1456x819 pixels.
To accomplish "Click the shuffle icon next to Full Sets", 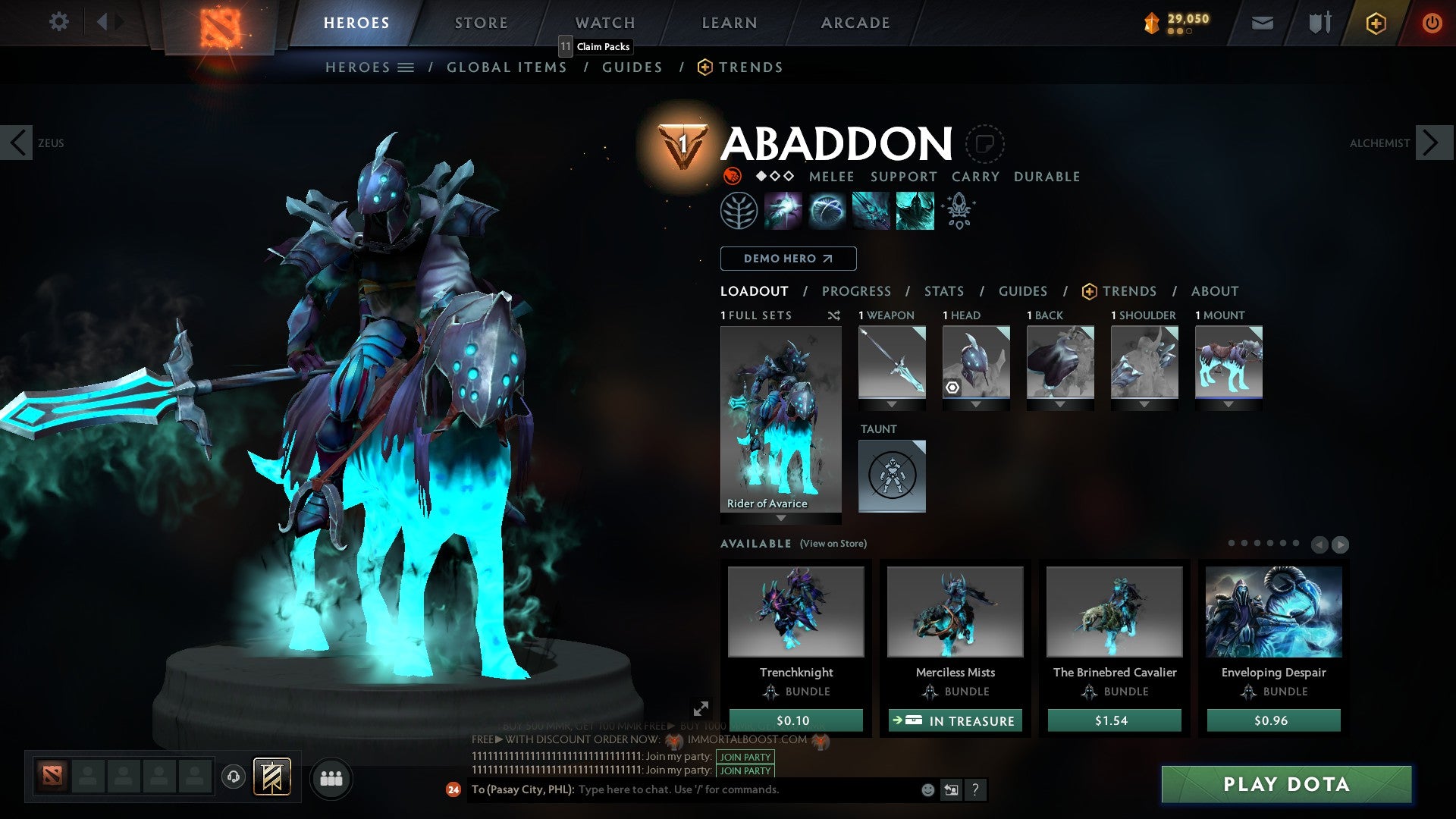I will [x=833, y=315].
